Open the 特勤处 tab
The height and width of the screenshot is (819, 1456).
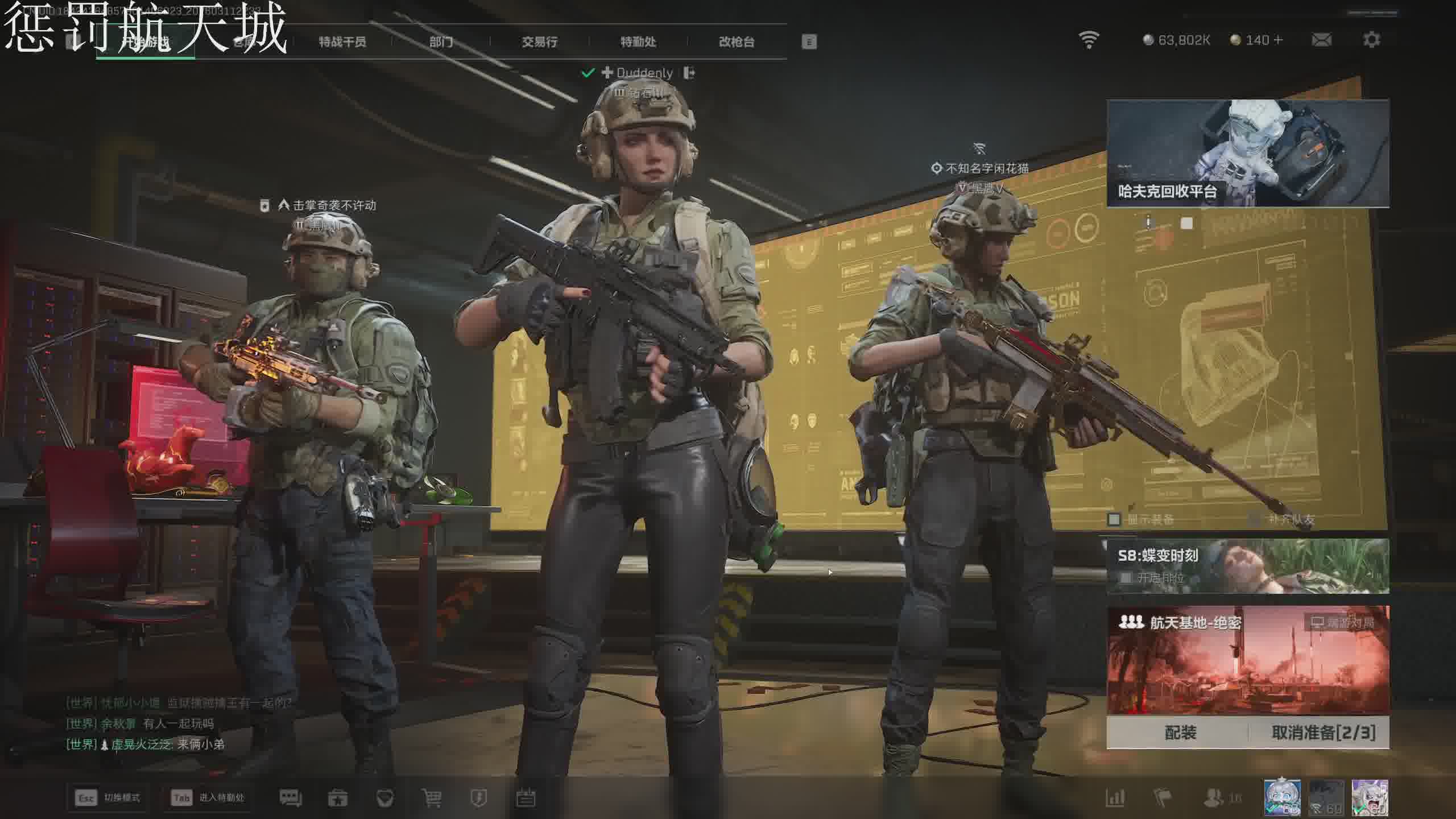coord(638,42)
